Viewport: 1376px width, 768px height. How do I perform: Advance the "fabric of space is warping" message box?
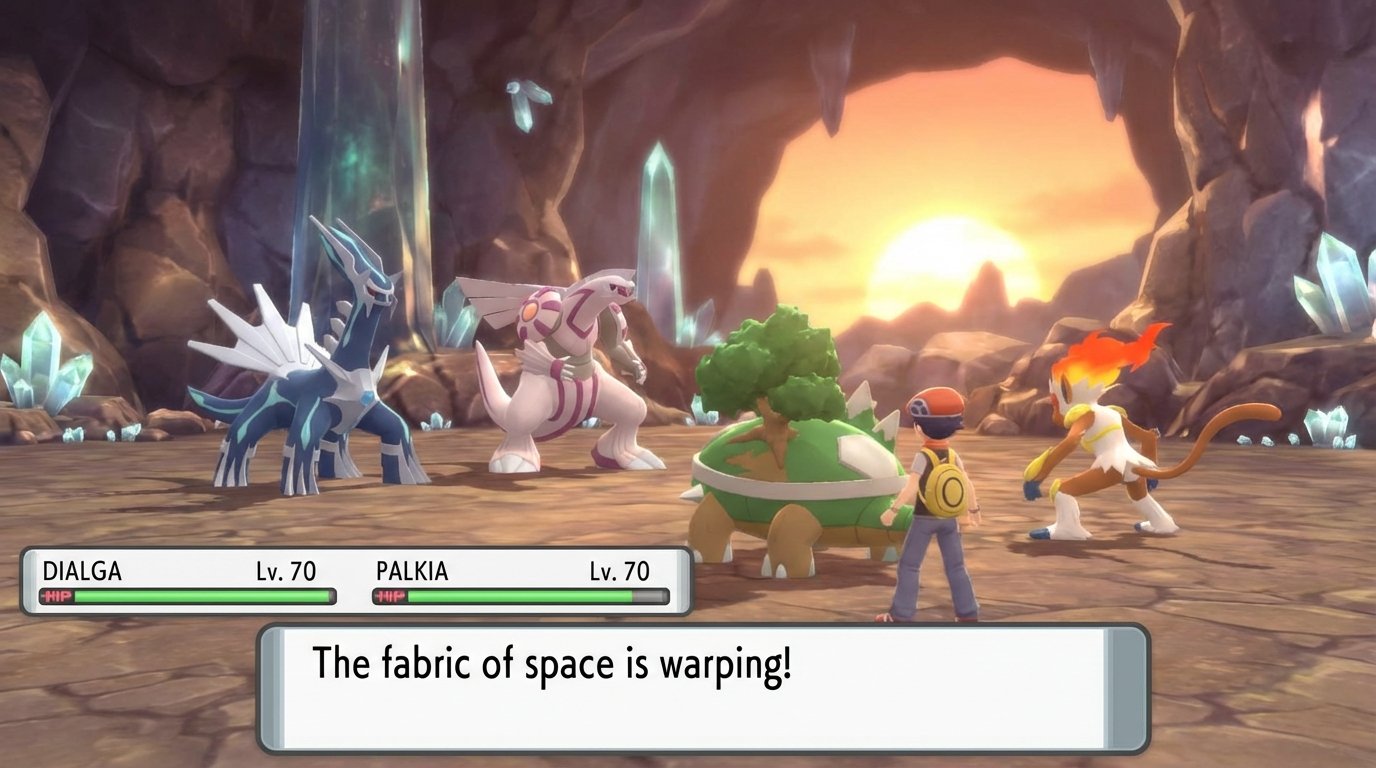coord(703,688)
